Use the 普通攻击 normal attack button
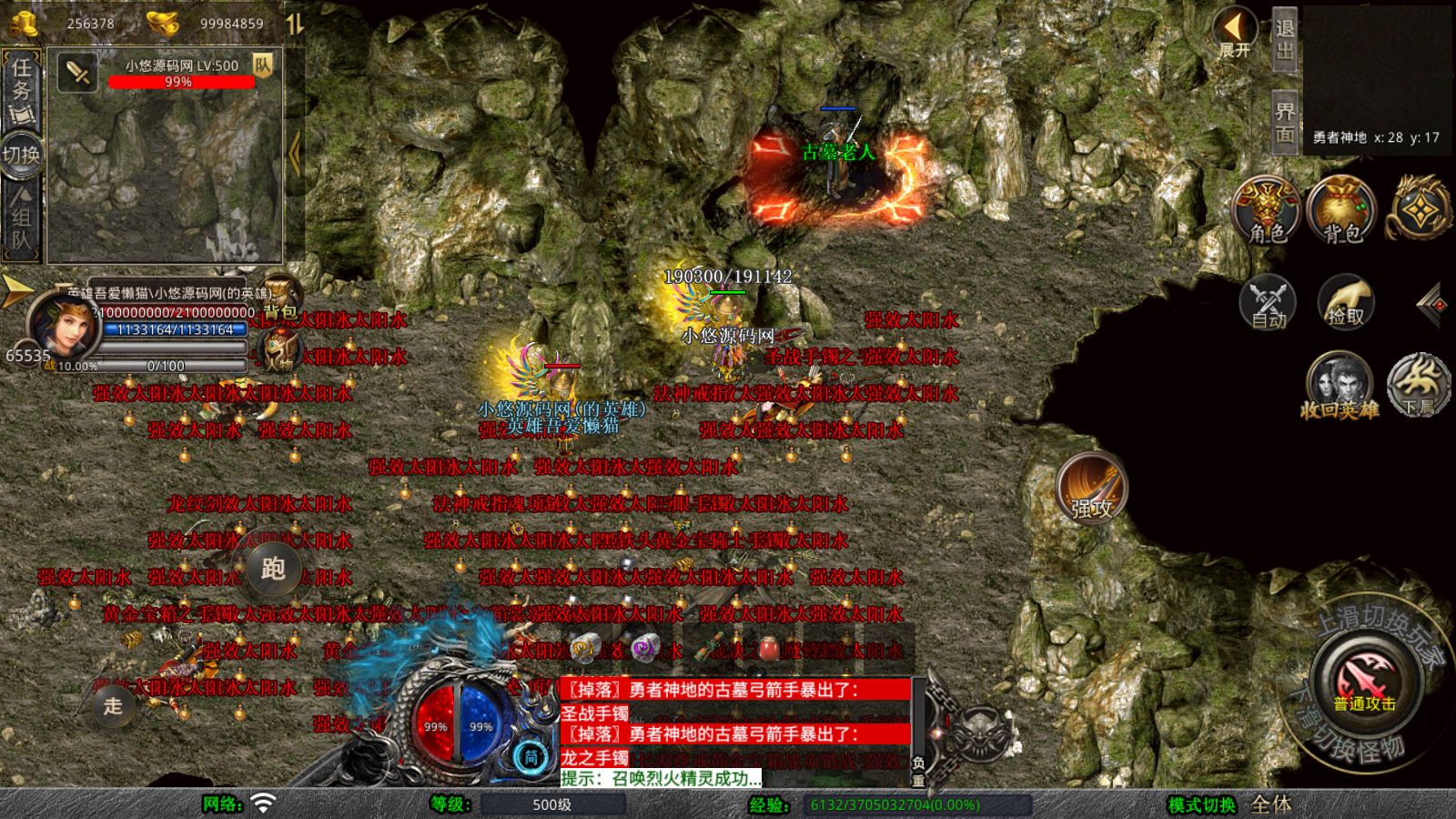1456x819 pixels. tap(1364, 682)
